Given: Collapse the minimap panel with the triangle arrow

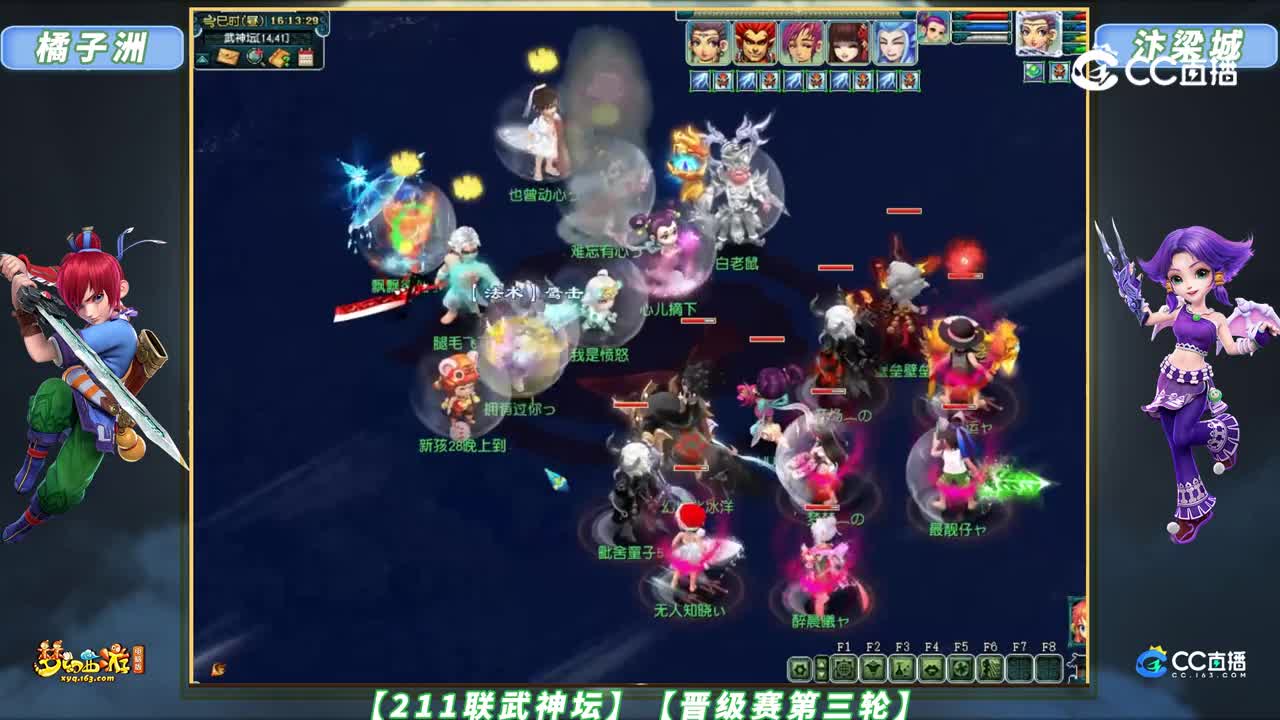Looking at the screenshot, I should [204, 58].
